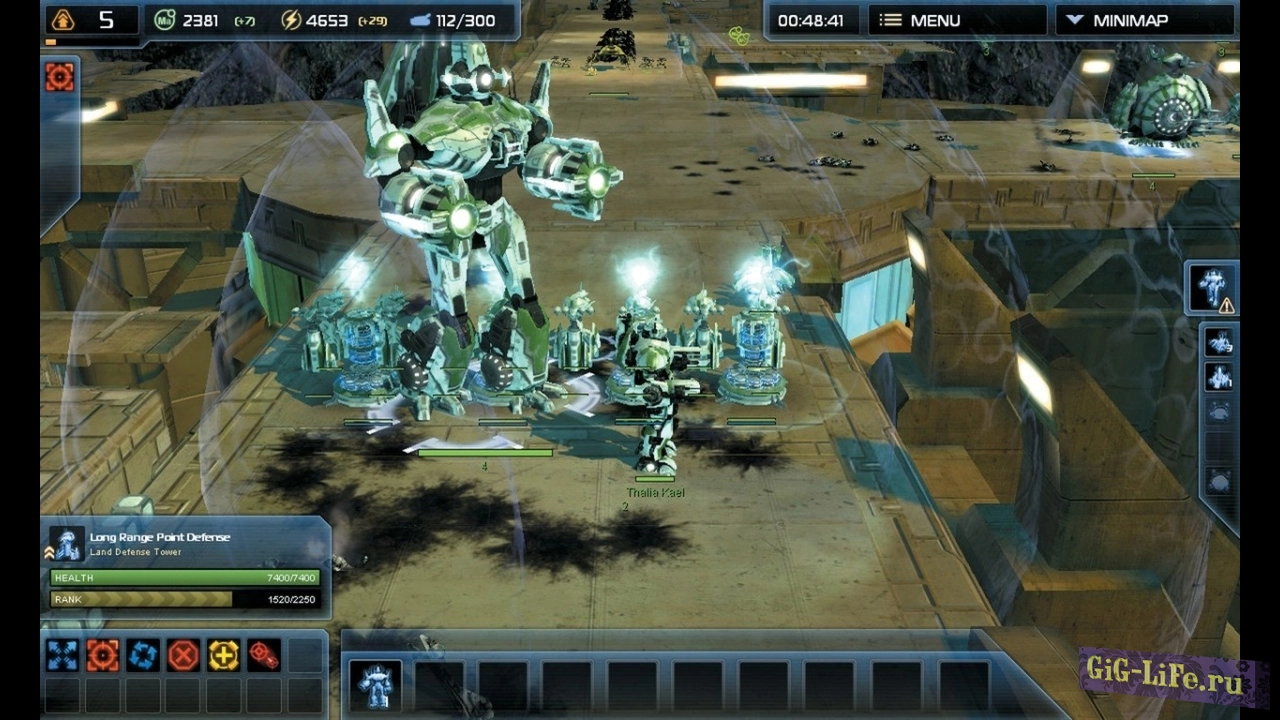Choose the red crosshair target-priority command
Screen dimensions: 1280x720
pos(264,656)
